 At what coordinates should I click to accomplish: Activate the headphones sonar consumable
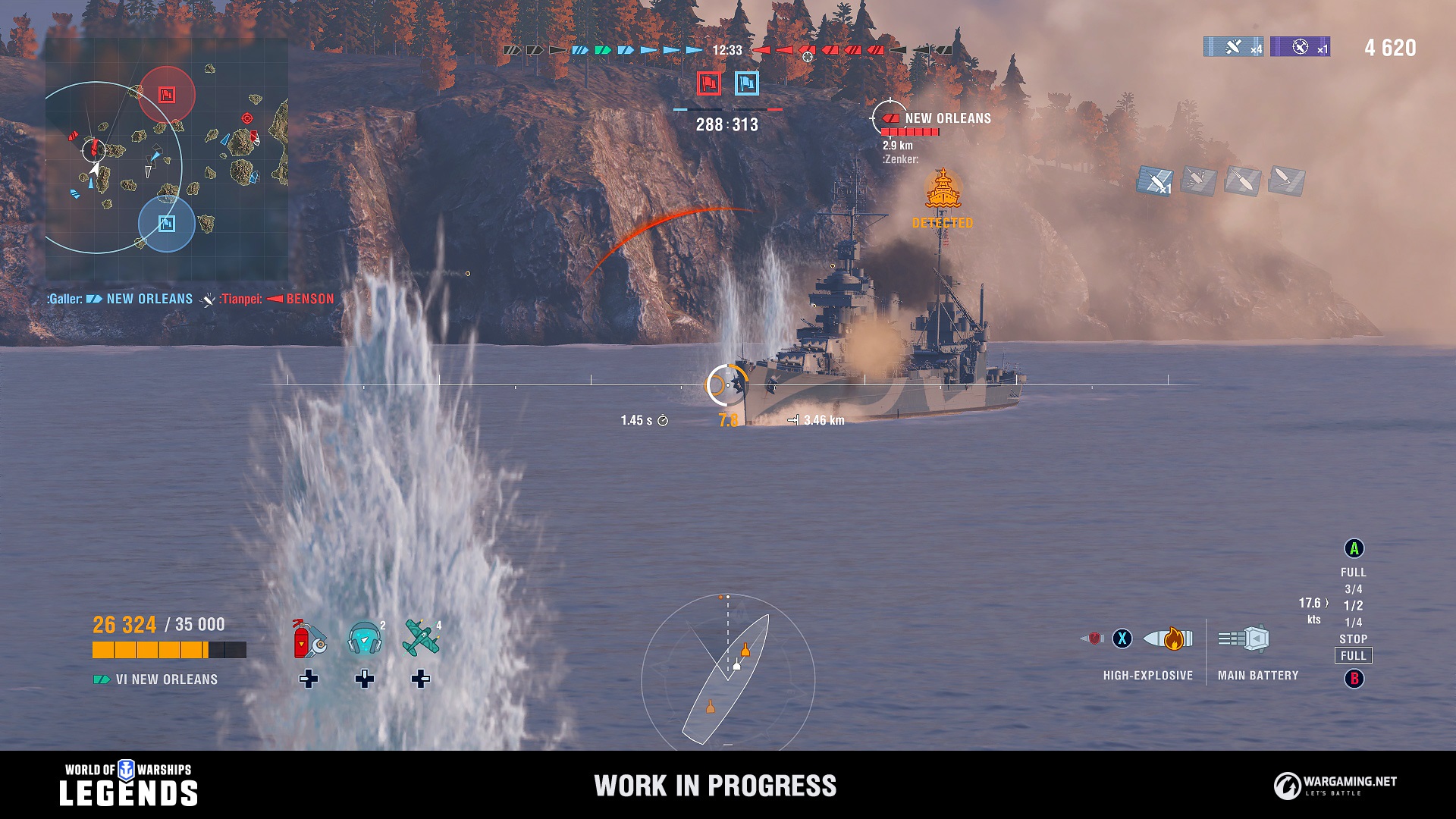pos(365,639)
